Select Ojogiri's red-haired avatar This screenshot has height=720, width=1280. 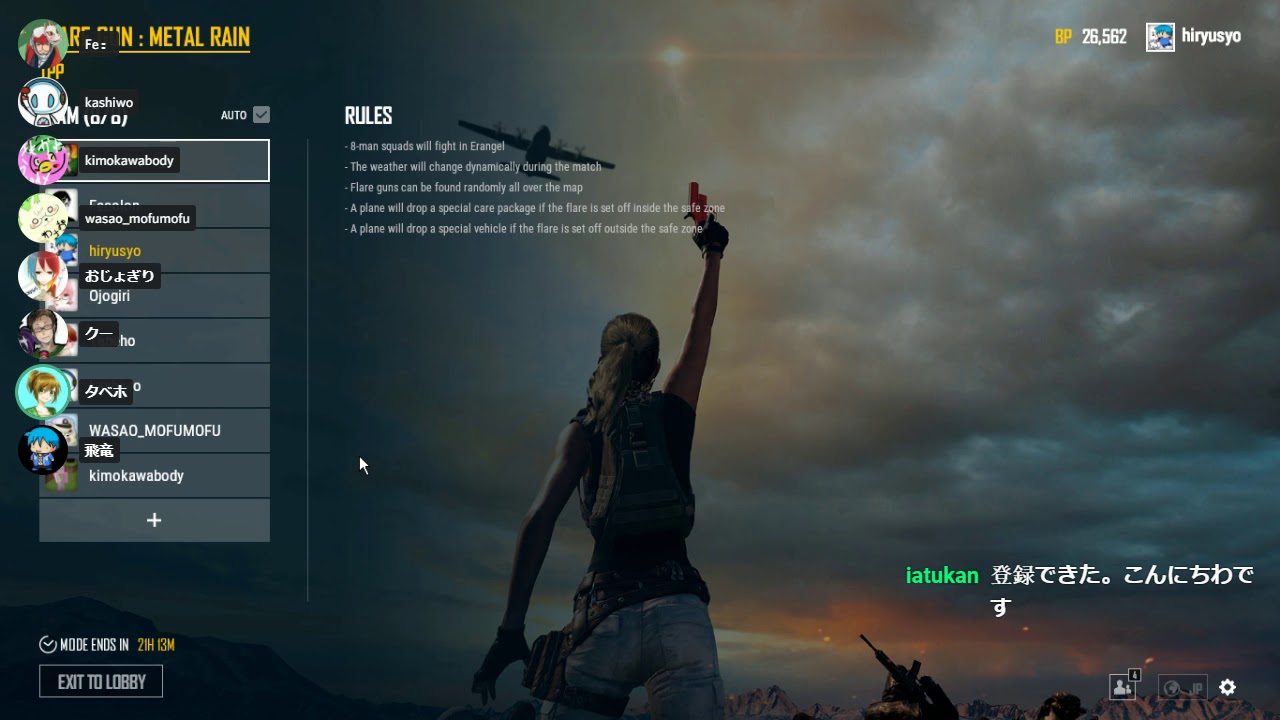tap(45, 276)
